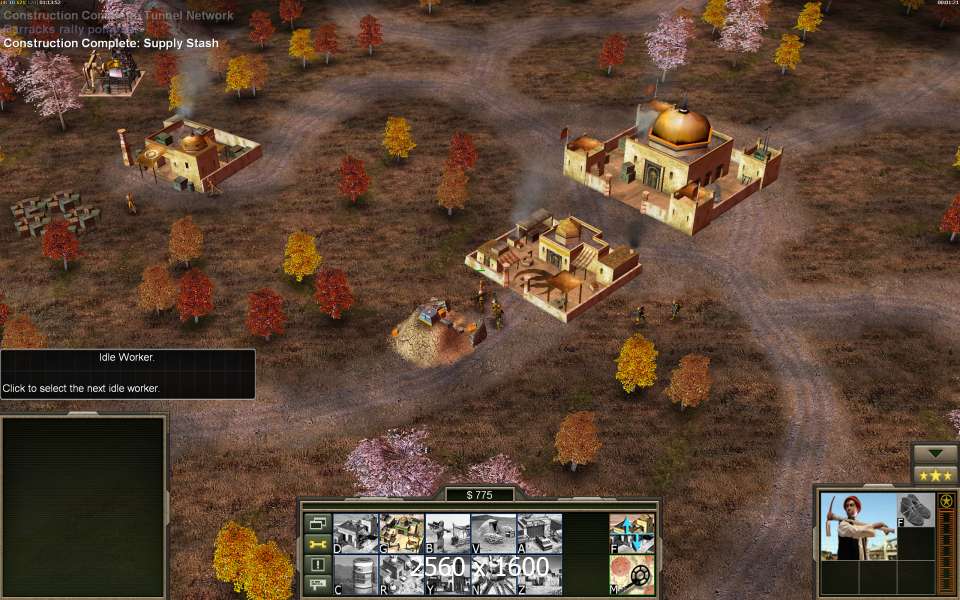
Task: Choose the Arms Dealer build icon
Action: [x=539, y=533]
